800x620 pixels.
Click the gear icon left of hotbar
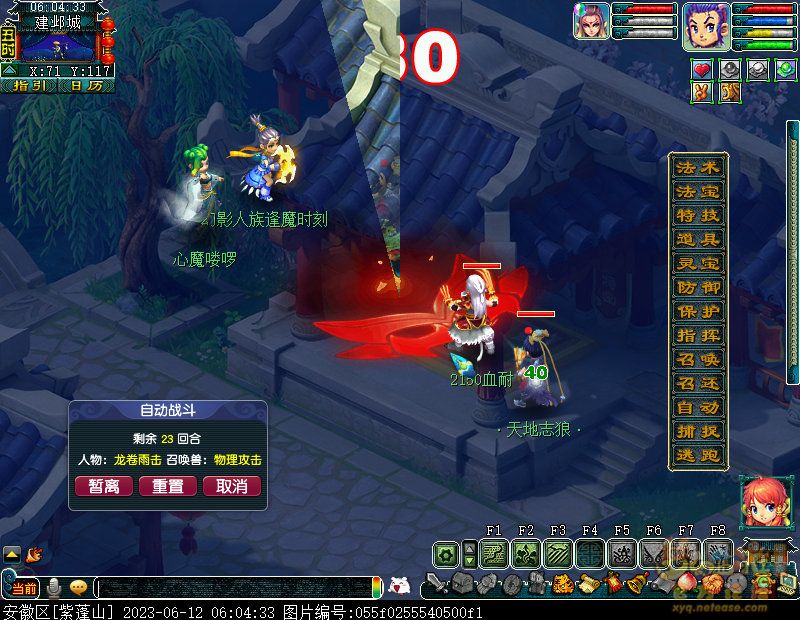pos(447,554)
